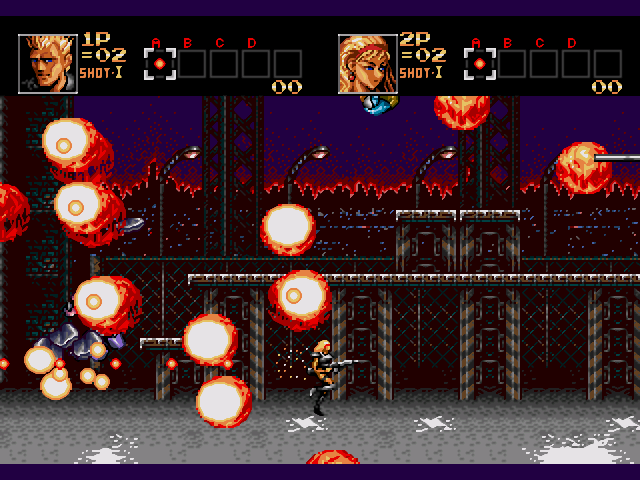Click player 1's blond male character portrait
This screenshot has height=480, width=640.
pos(48,64)
